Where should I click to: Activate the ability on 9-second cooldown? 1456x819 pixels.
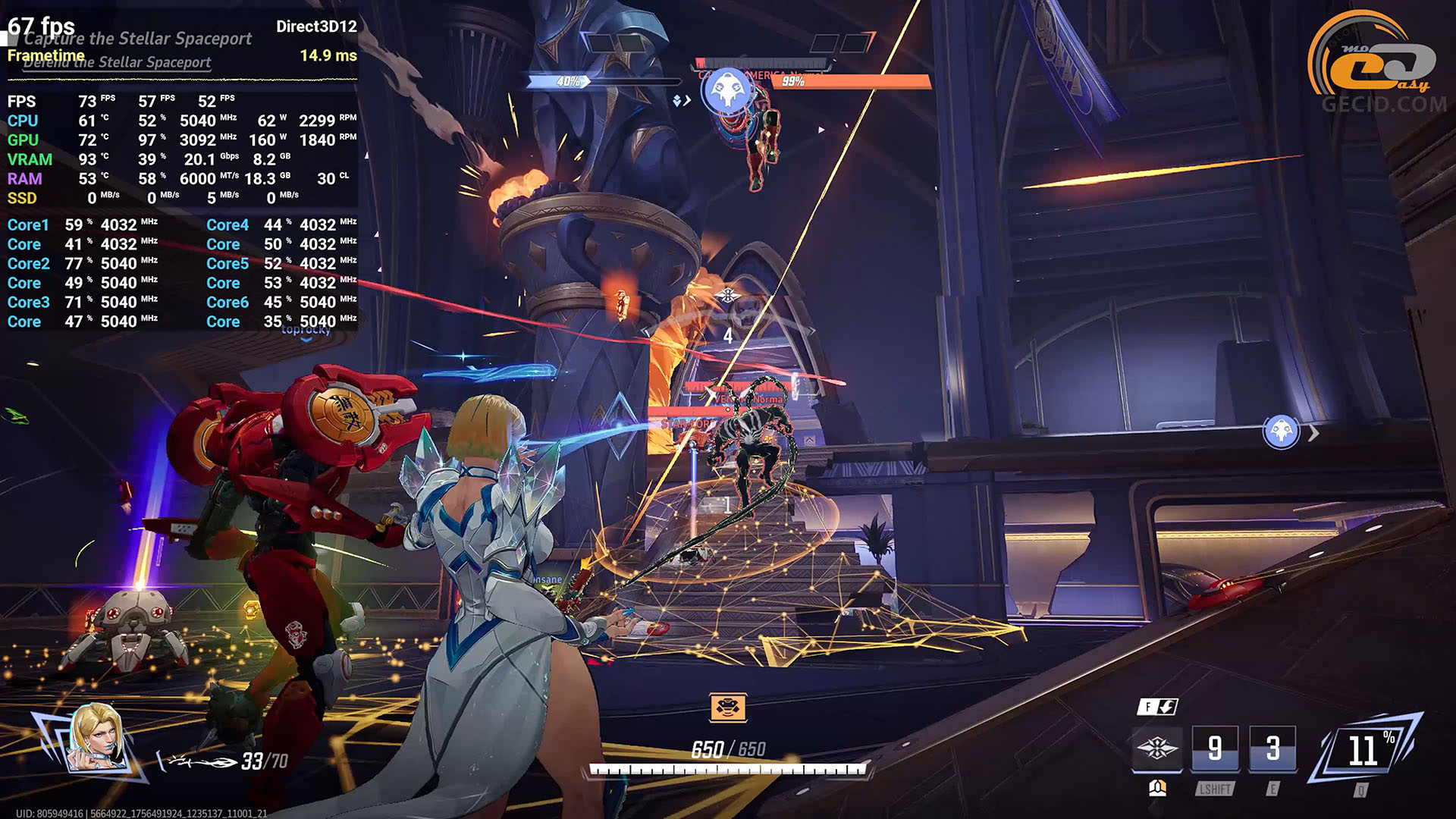(x=1215, y=749)
